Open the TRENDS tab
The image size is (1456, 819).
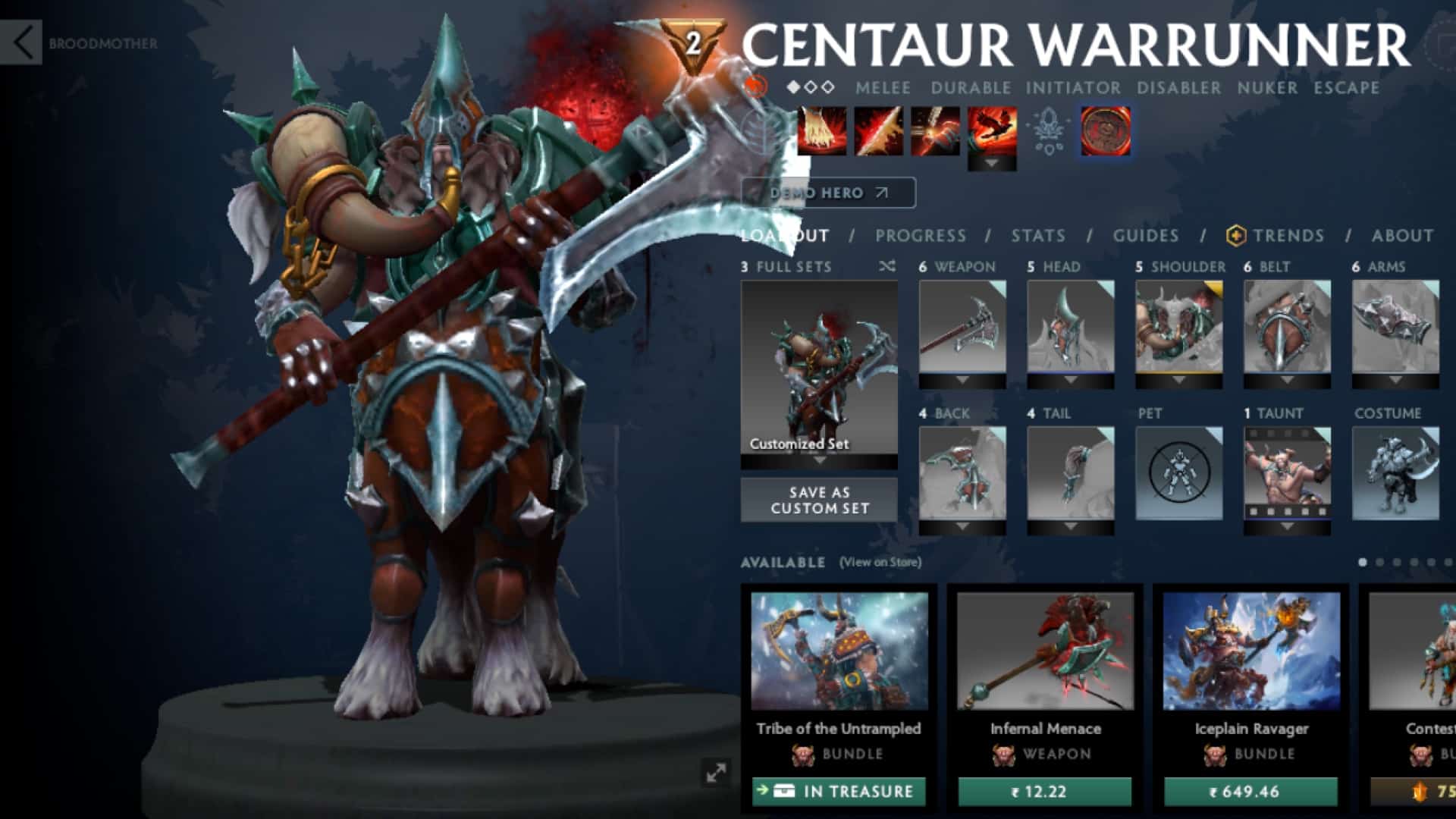tap(1289, 236)
